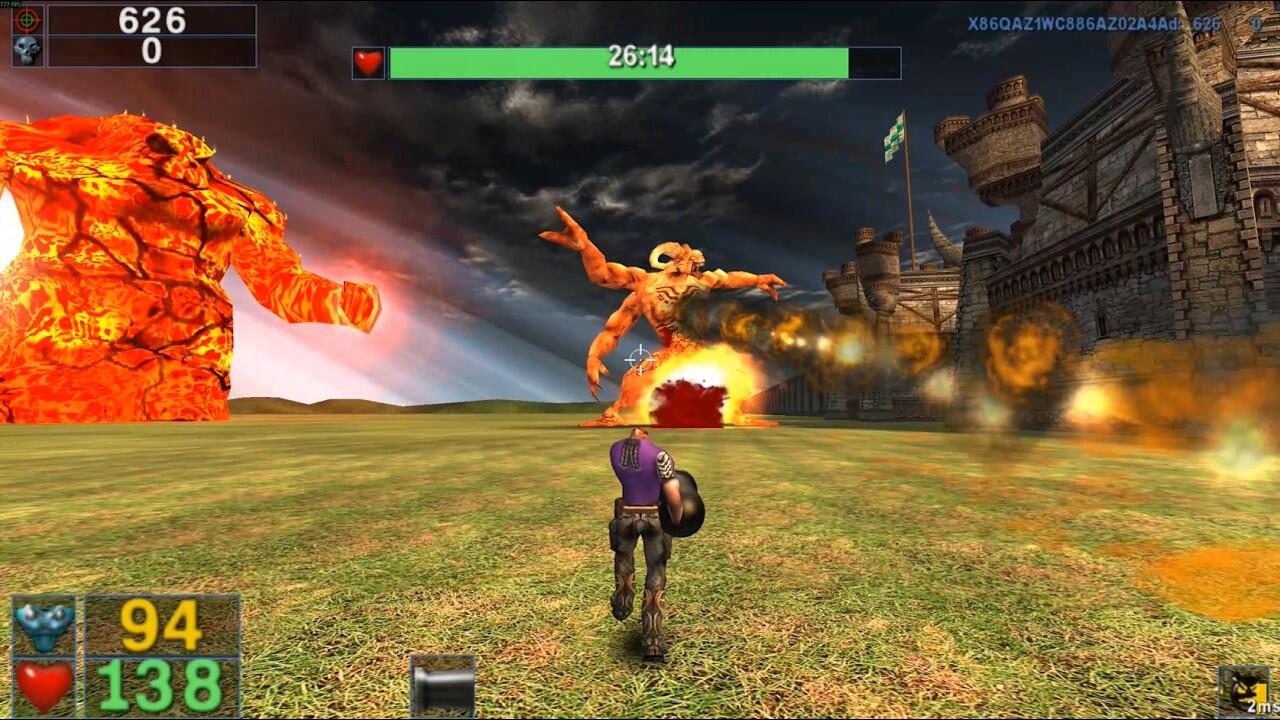
Task: Click the boss health heart icon
Action: tap(368, 63)
